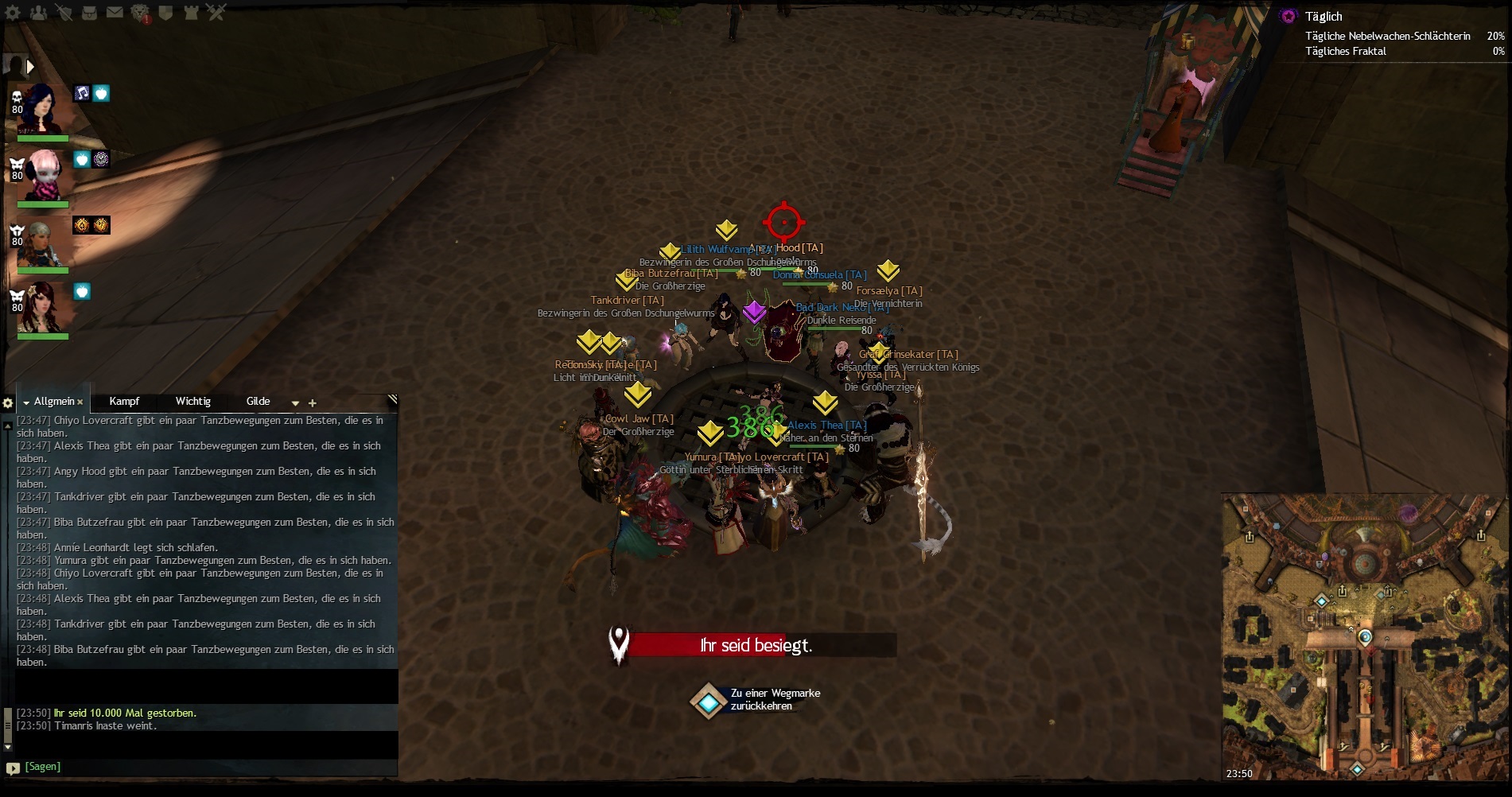Open the PvP crossed swords icon

click(216, 12)
